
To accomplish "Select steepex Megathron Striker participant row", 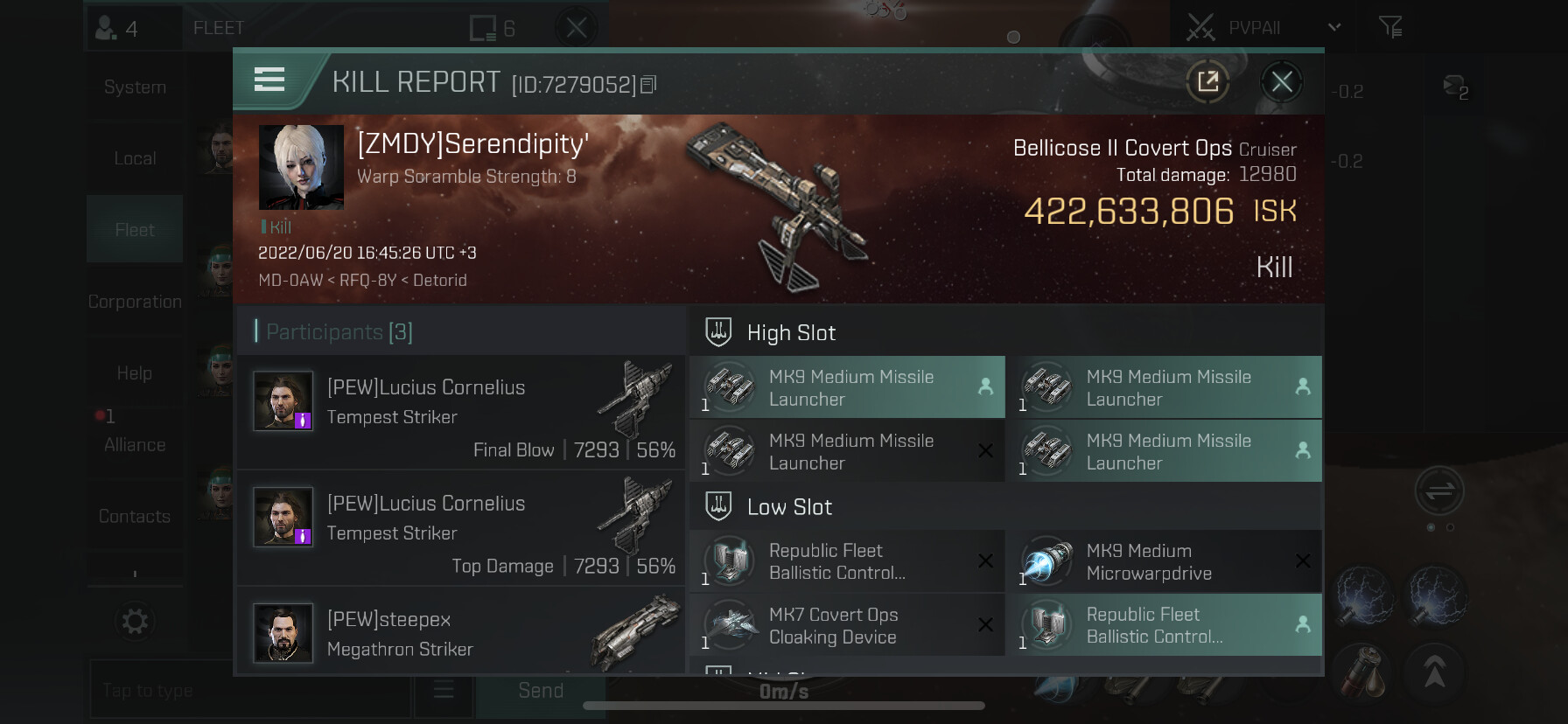I will (461, 634).
